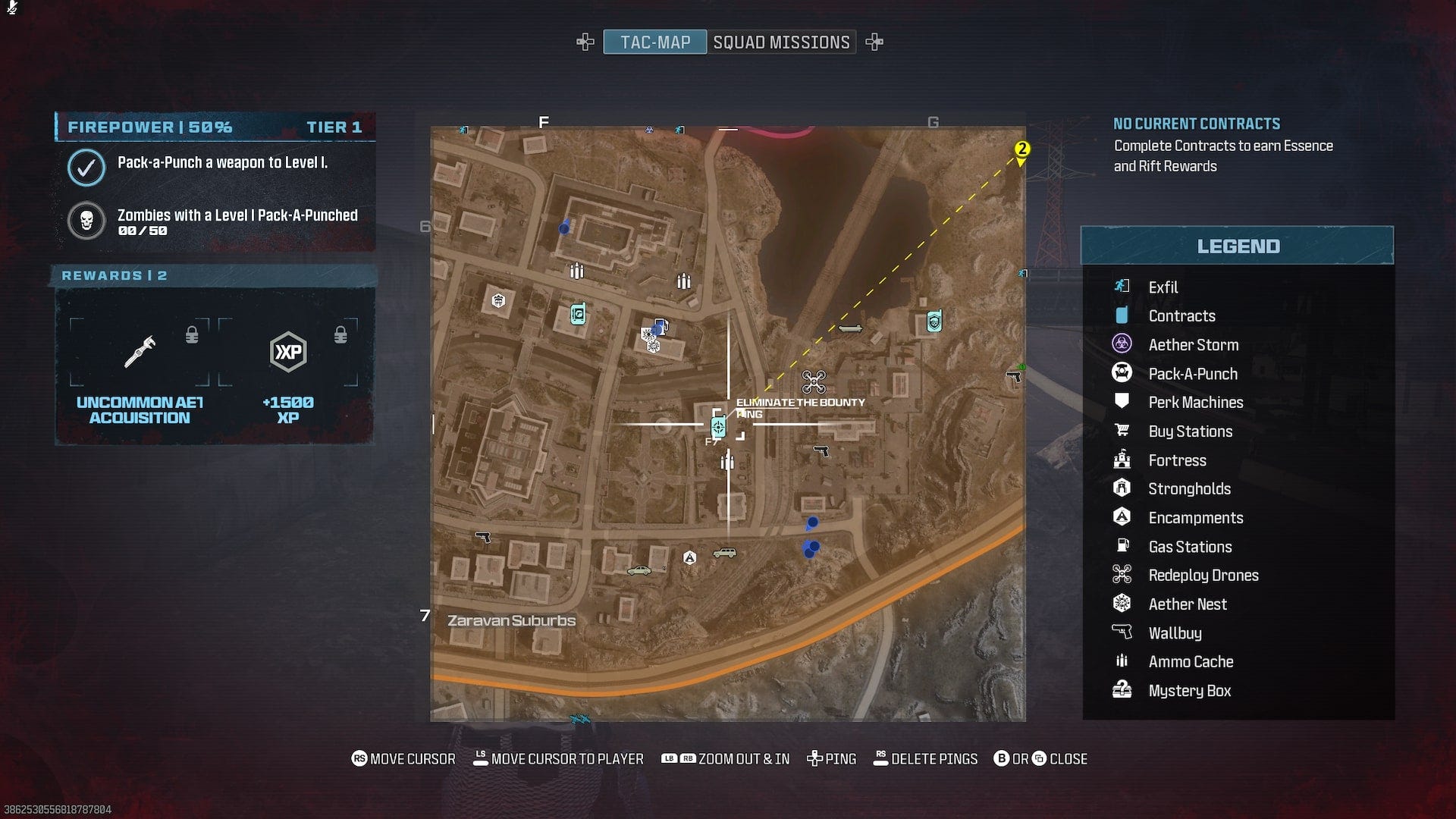Click the Exfil icon in the Legend
The width and height of the screenshot is (1456, 819).
(1122, 287)
